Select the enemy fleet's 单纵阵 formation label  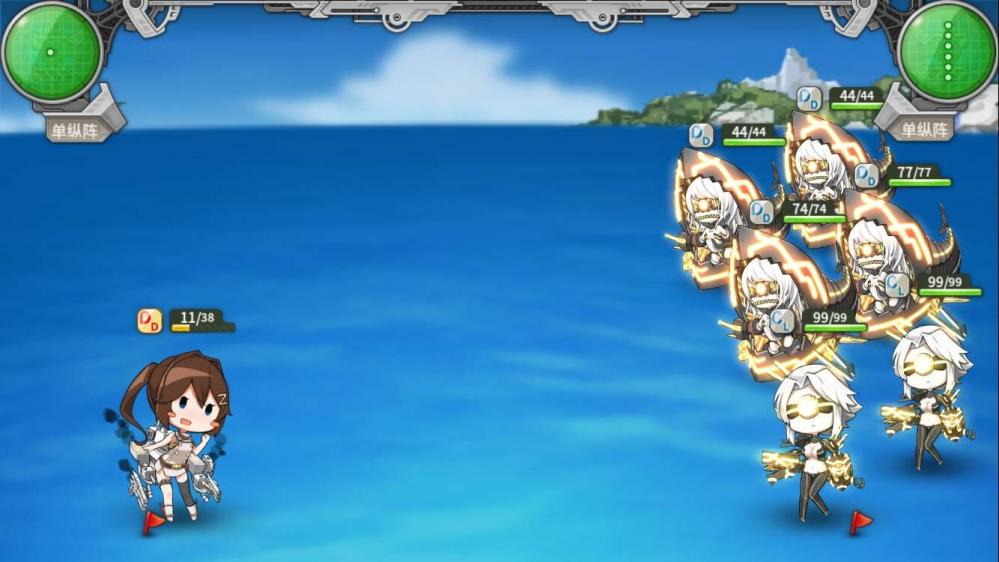[924, 129]
